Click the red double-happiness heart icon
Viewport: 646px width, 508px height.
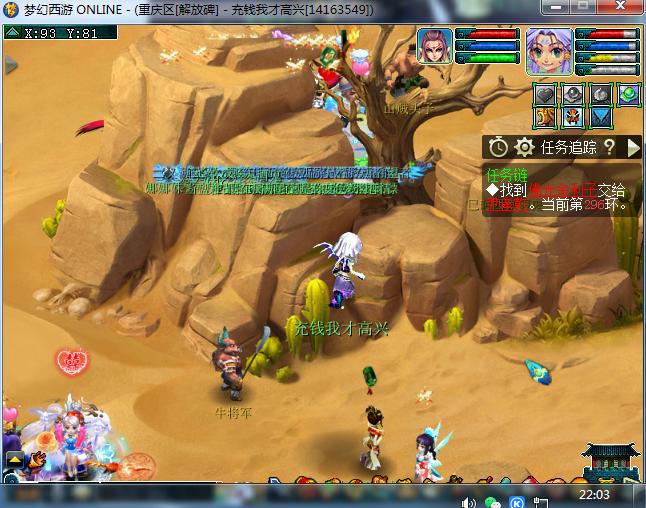click(72, 358)
